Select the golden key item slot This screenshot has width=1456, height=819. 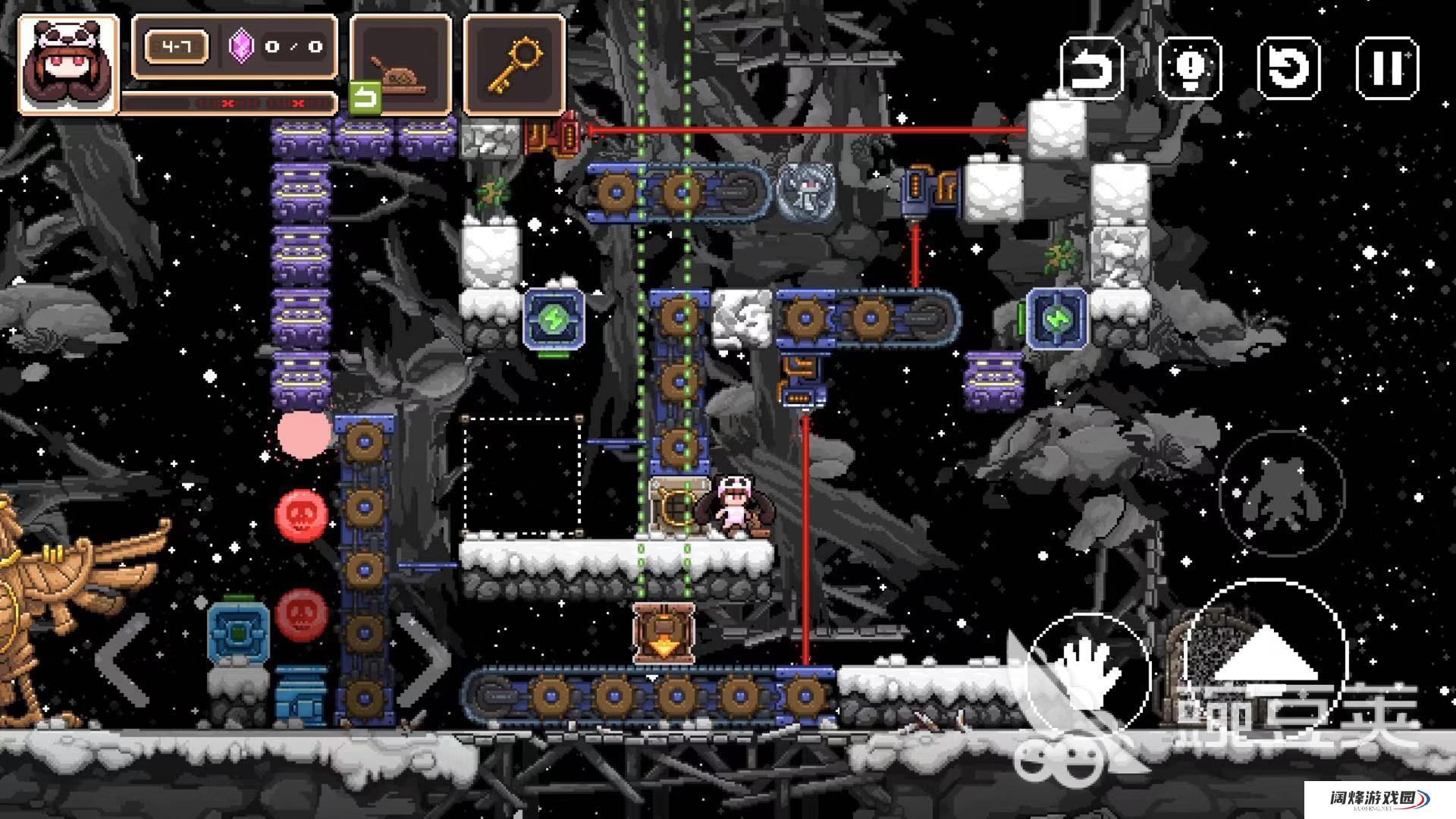click(514, 65)
